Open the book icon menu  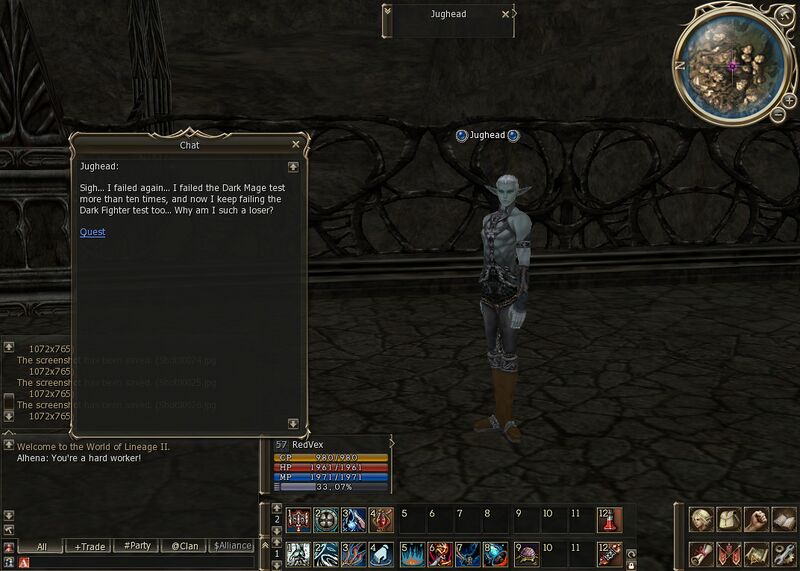pos(785,520)
